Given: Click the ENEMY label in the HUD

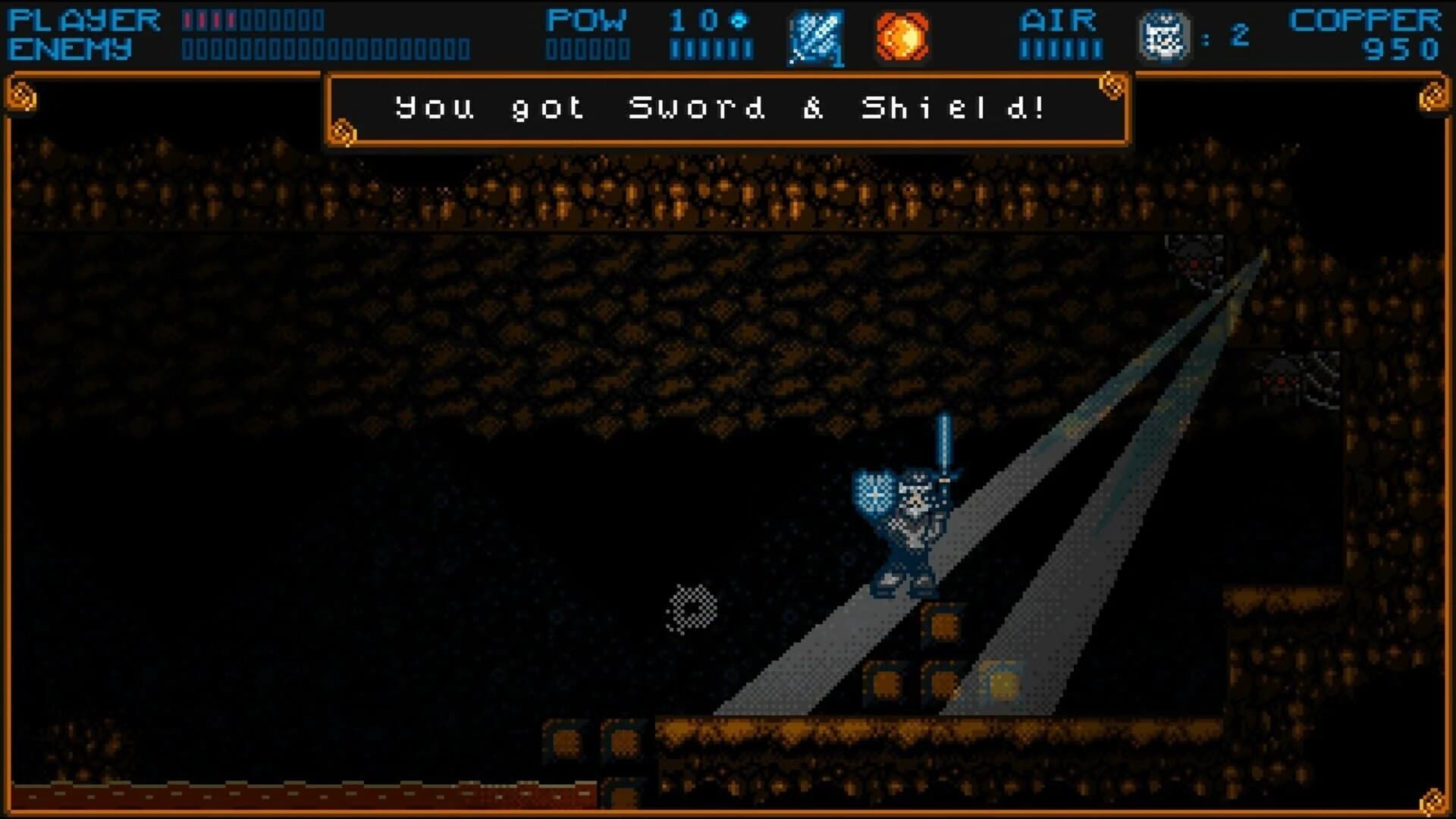Looking at the screenshot, I should click(x=71, y=49).
